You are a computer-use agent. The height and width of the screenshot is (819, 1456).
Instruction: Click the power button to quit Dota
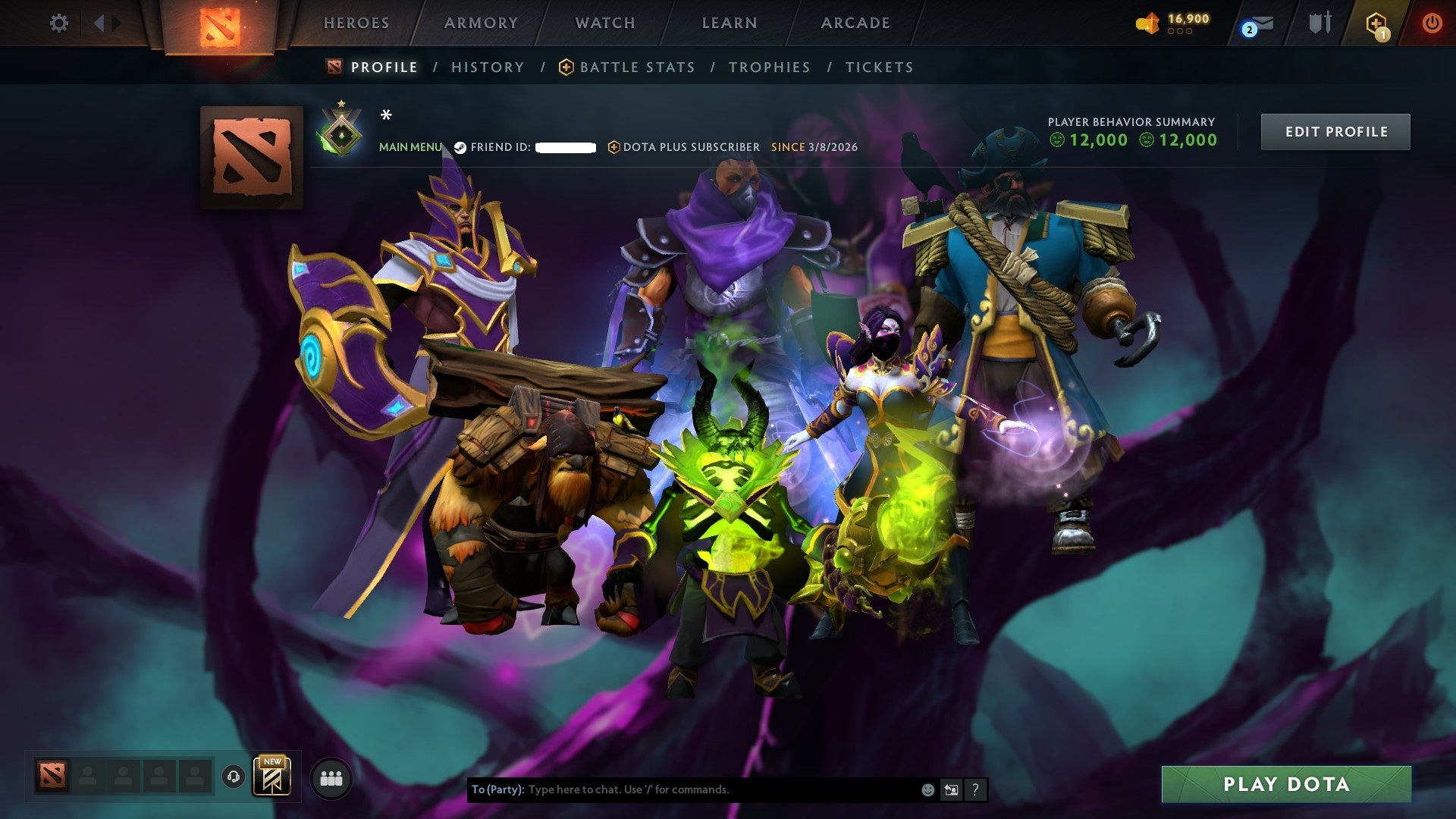click(x=1432, y=23)
